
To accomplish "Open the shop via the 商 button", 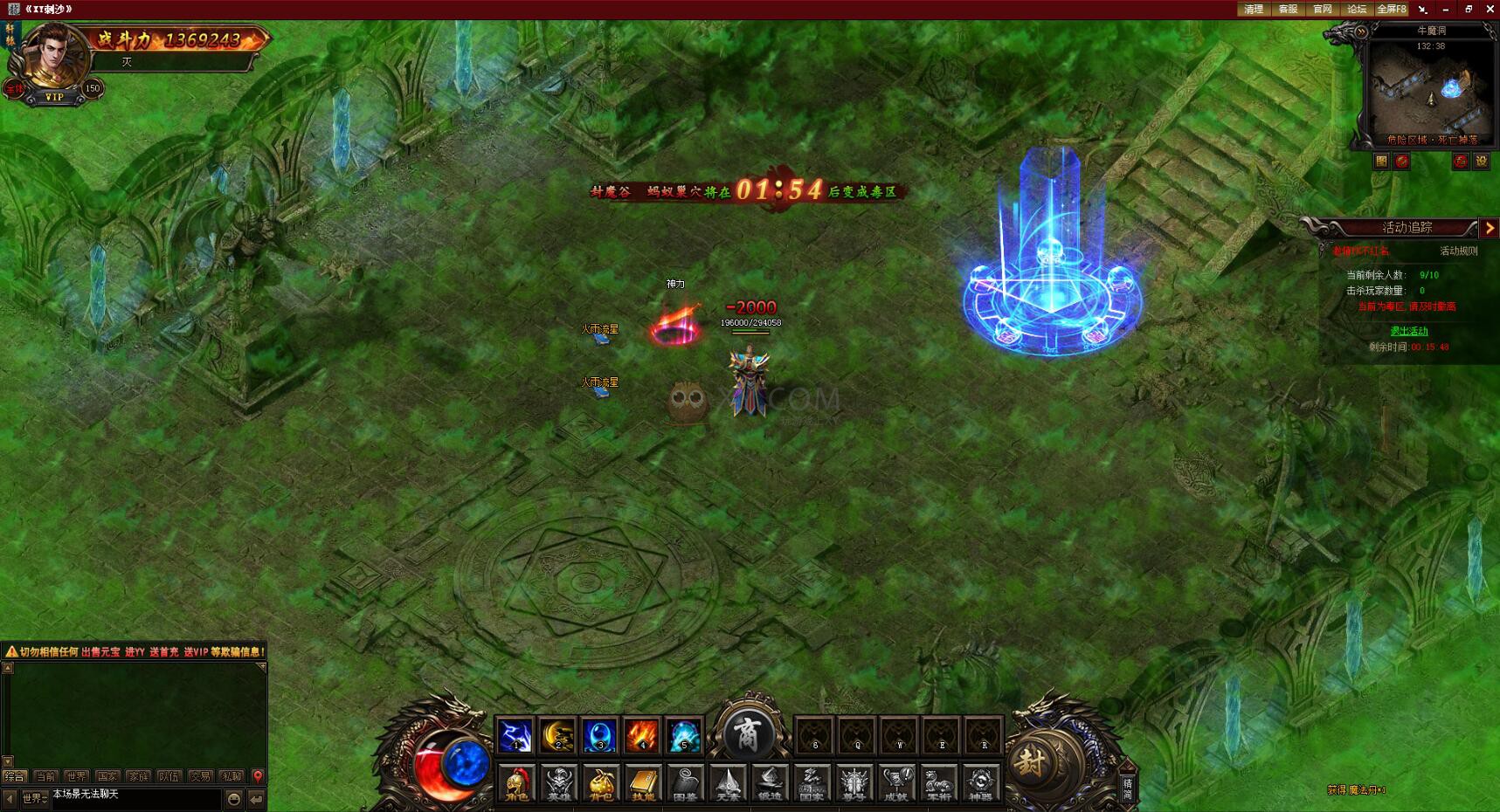I will 748,732.
